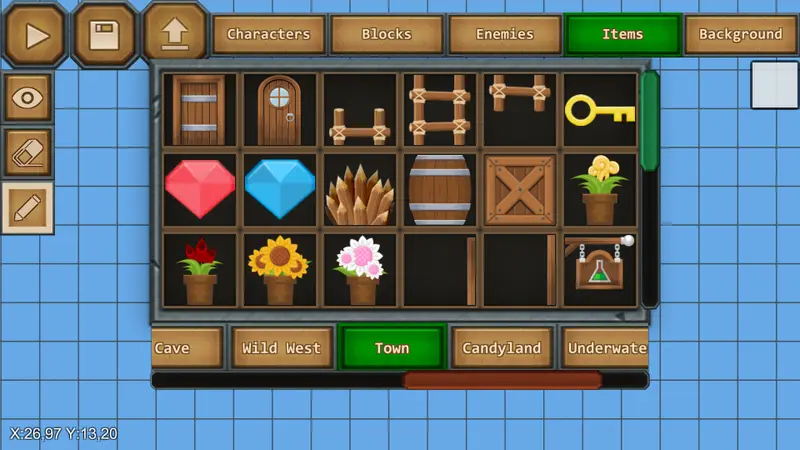Image resolution: width=800 pixels, height=450 pixels.
Task: Select the wooden barrel tile
Action: 440,189
